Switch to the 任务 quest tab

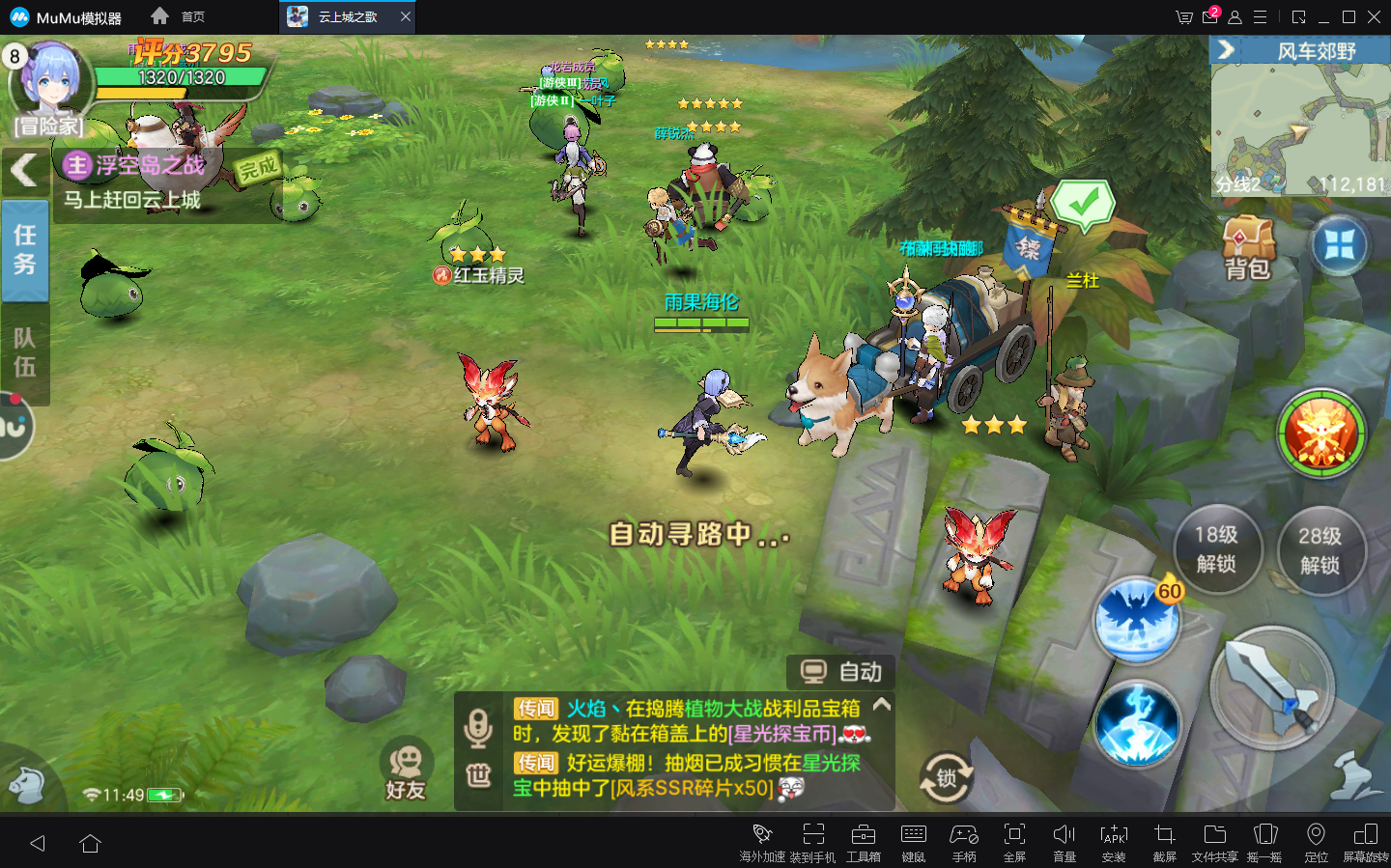[x=25, y=250]
